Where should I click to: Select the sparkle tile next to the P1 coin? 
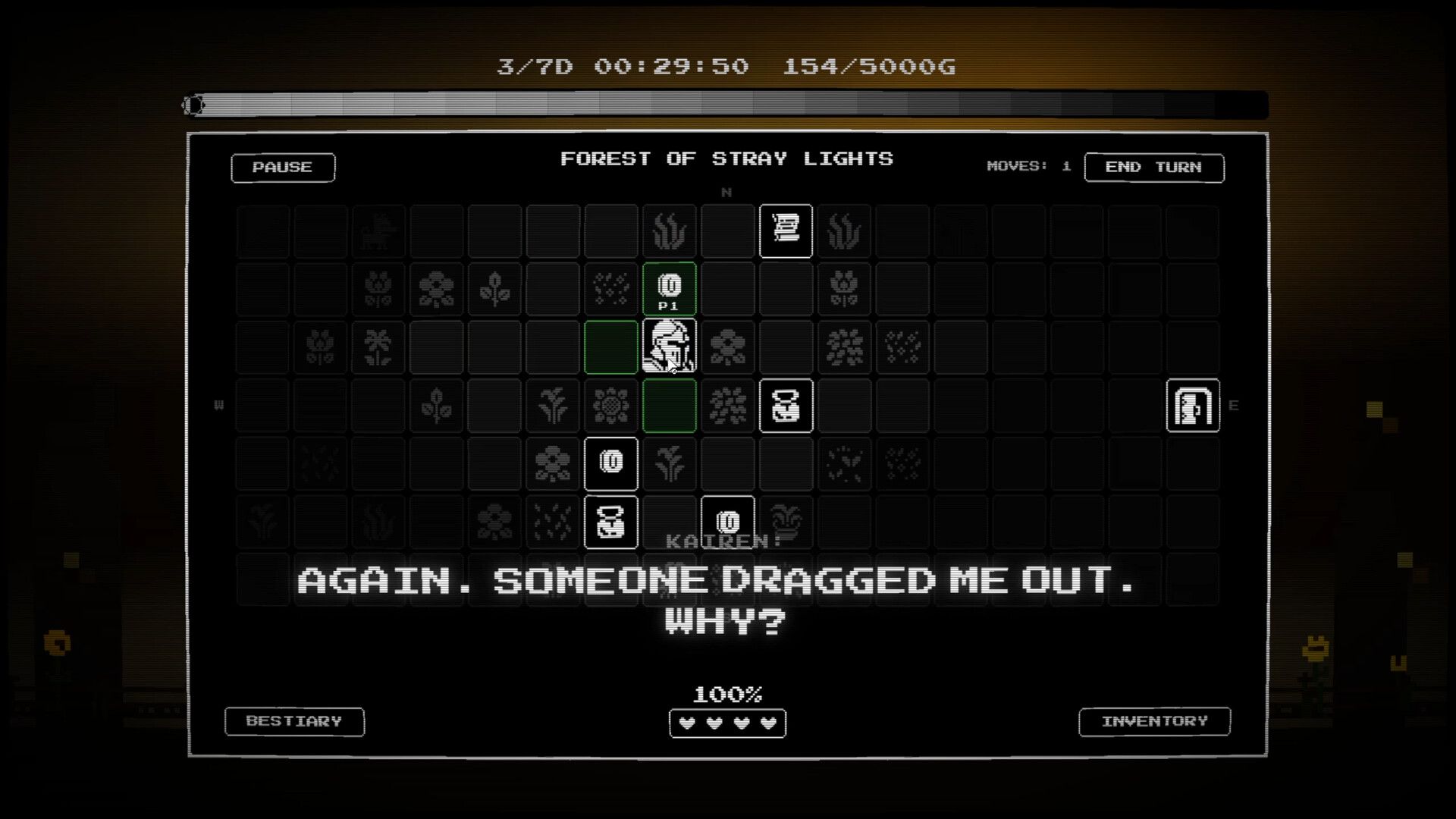[611, 290]
